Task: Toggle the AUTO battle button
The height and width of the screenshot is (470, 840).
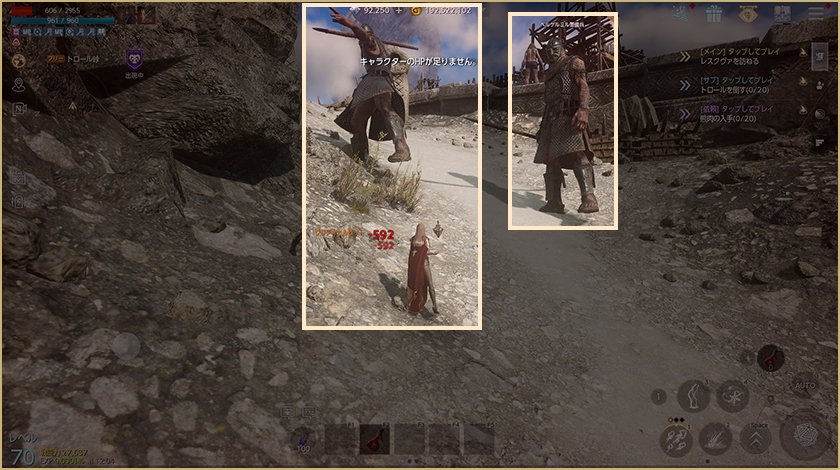Action: (x=803, y=383)
